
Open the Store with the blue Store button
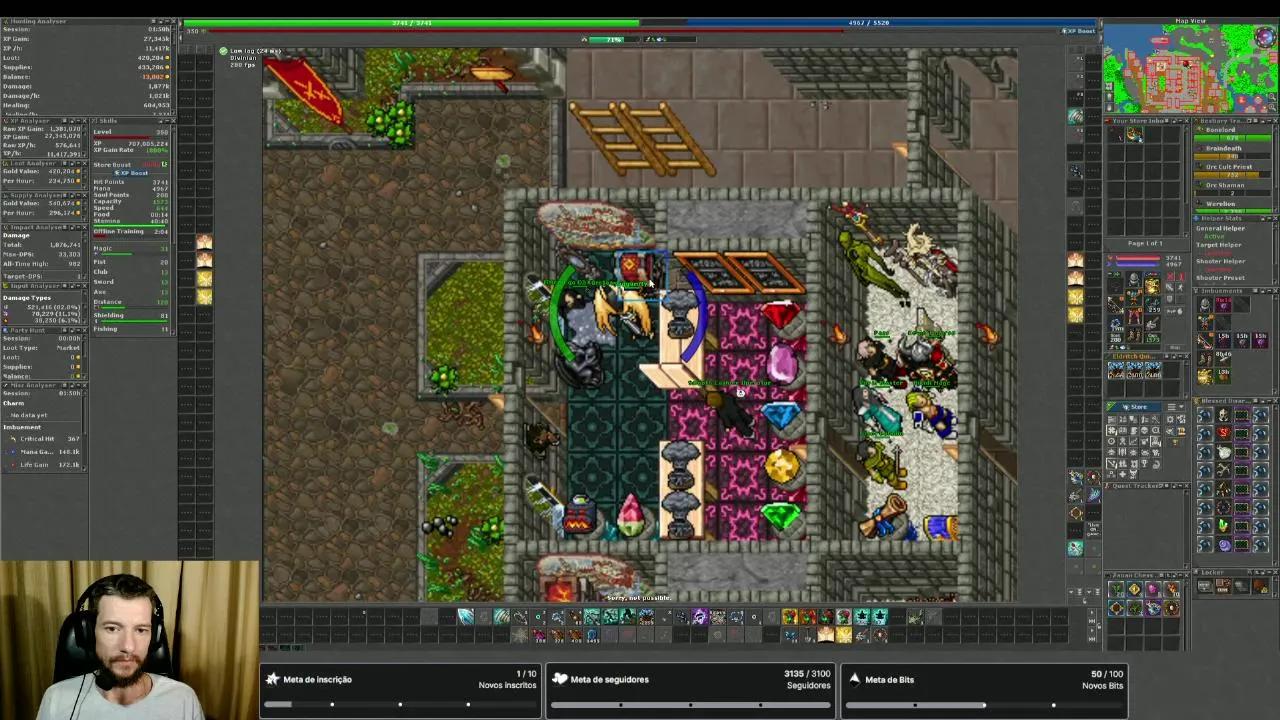pyautogui.click(x=1135, y=407)
